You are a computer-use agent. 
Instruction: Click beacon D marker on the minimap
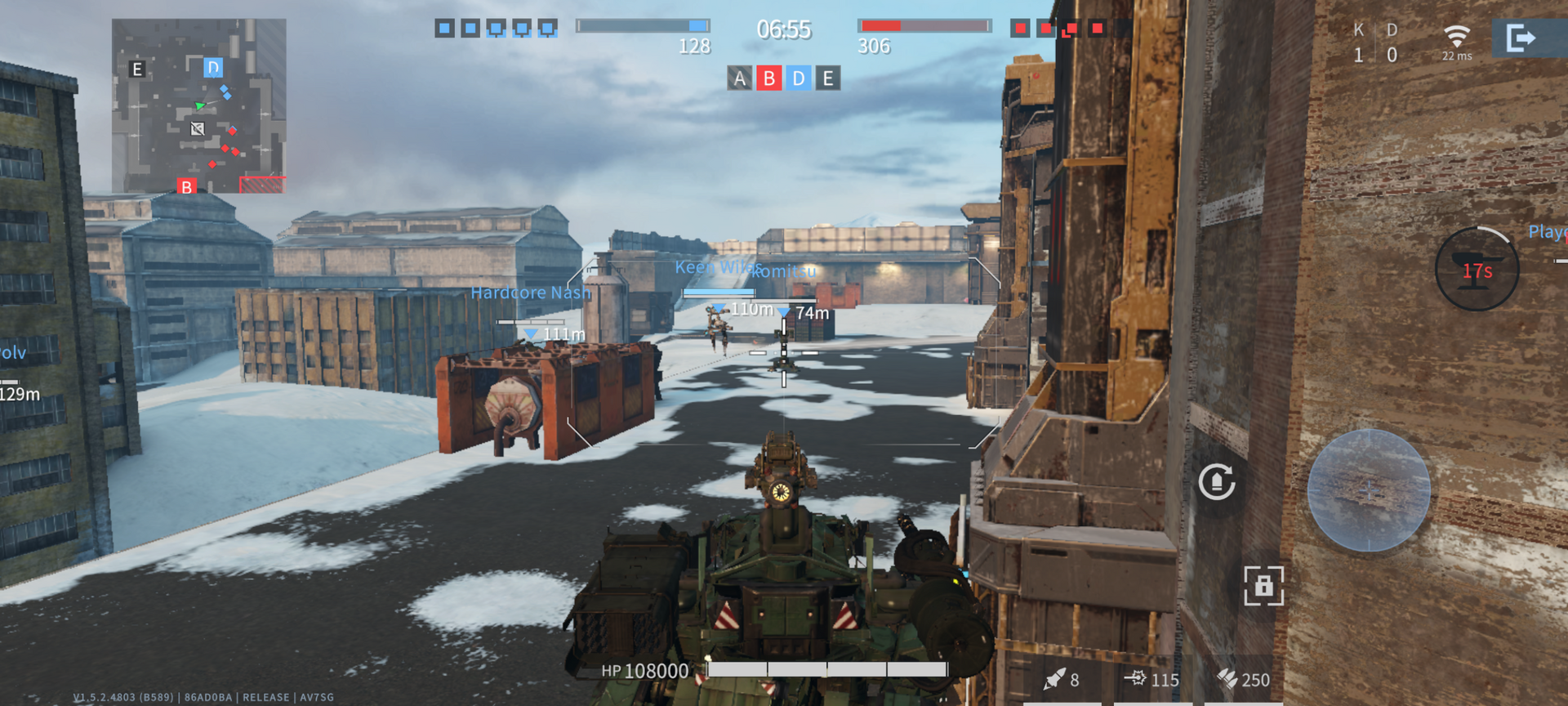pyautogui.click(x=213, y=67)
